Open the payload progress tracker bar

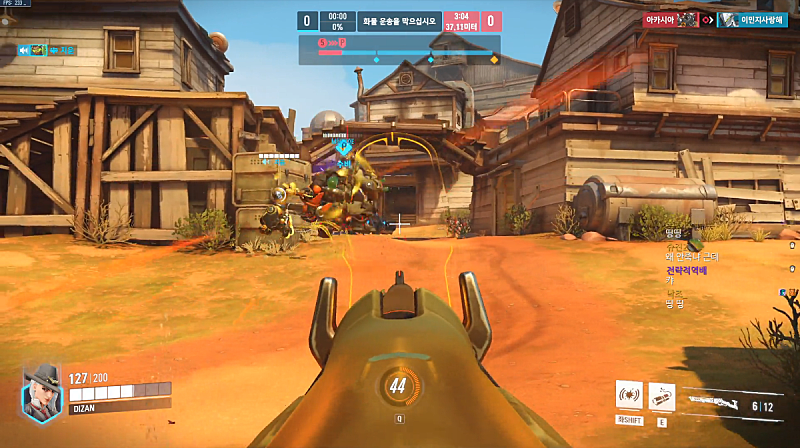[x=399, y=51]
